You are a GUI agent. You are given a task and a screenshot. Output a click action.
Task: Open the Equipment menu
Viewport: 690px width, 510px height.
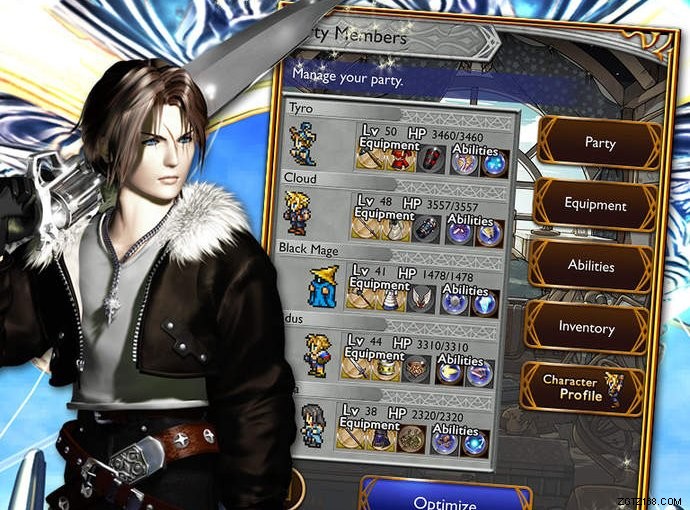pos(594,205)
